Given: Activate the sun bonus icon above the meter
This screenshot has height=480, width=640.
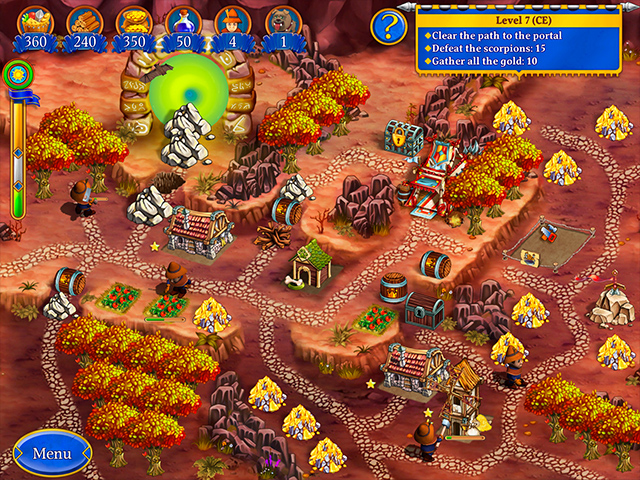Looking at the screenshot, I should tap(17, 73).
